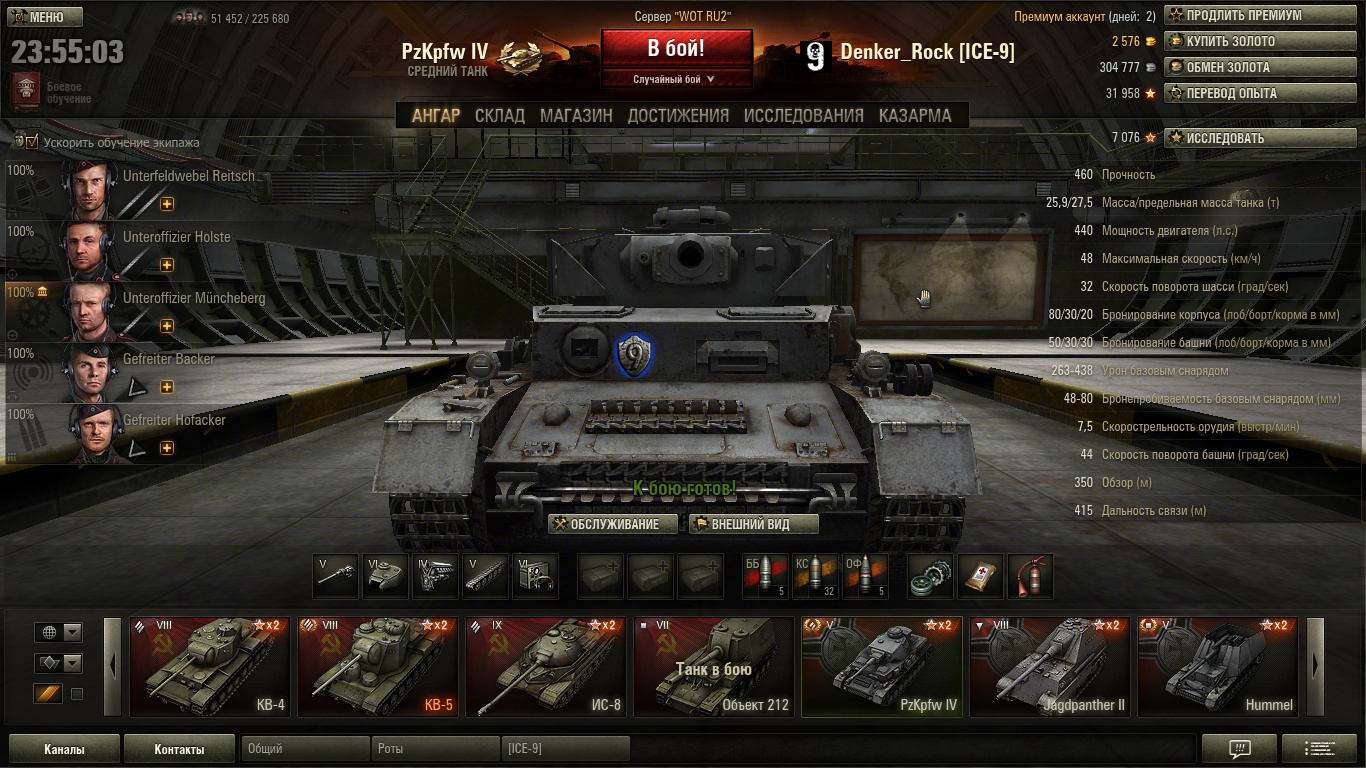Screen dimensions: 1366x768
Task: Open the Случайный бой battle type dropdown
Action: click(x=676, y=79)
